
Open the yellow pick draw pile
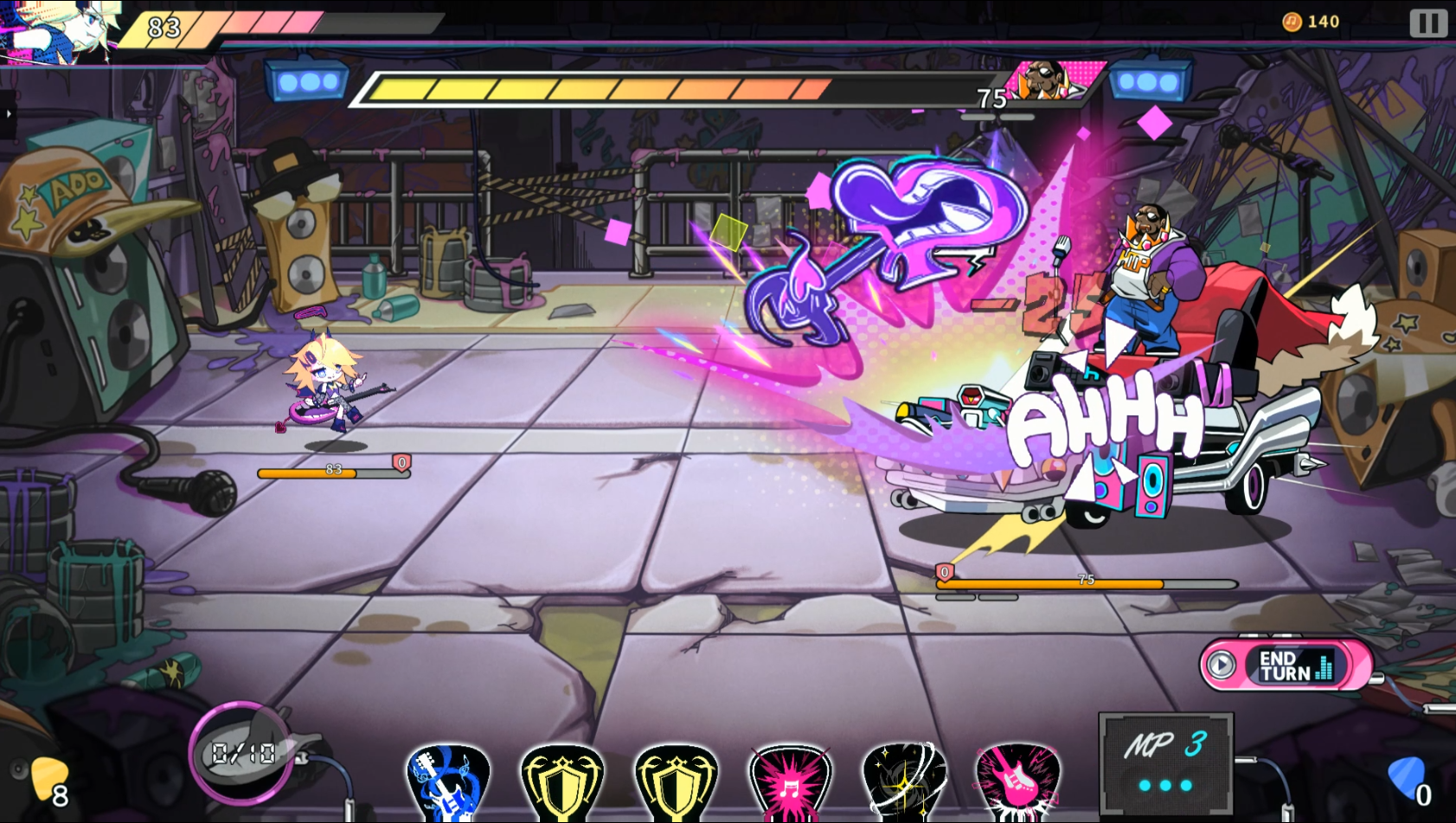[x=48, y=779]
